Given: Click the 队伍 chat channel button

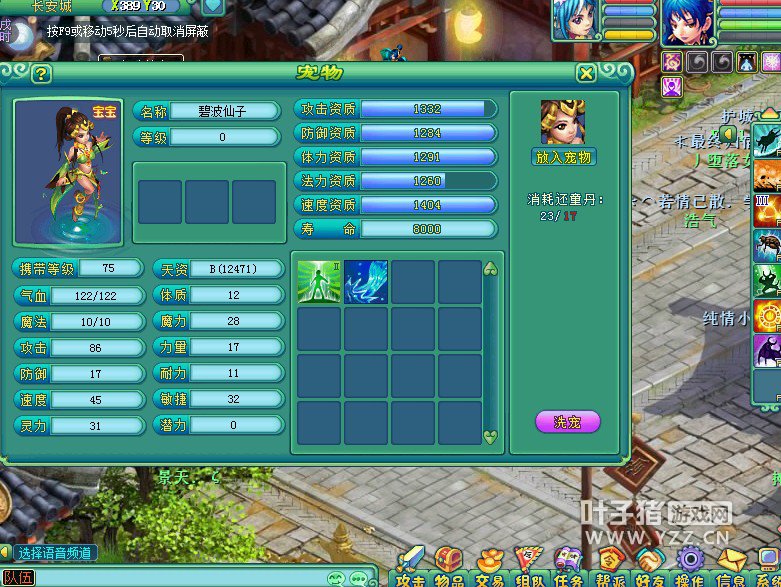Looking at the screenshot, I should [x=18, y=578].
